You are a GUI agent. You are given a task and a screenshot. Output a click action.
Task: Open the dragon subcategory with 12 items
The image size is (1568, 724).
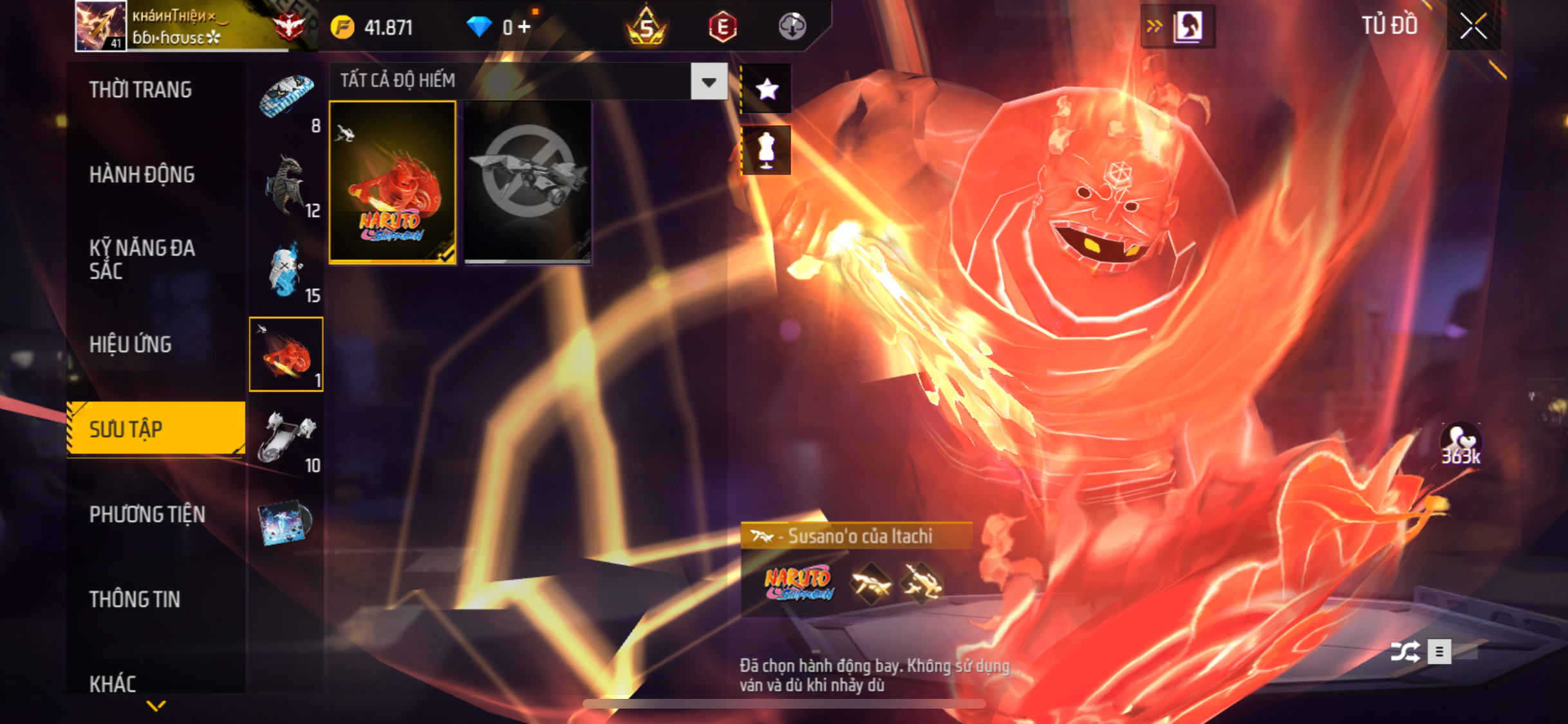click(x=287, y=185)
